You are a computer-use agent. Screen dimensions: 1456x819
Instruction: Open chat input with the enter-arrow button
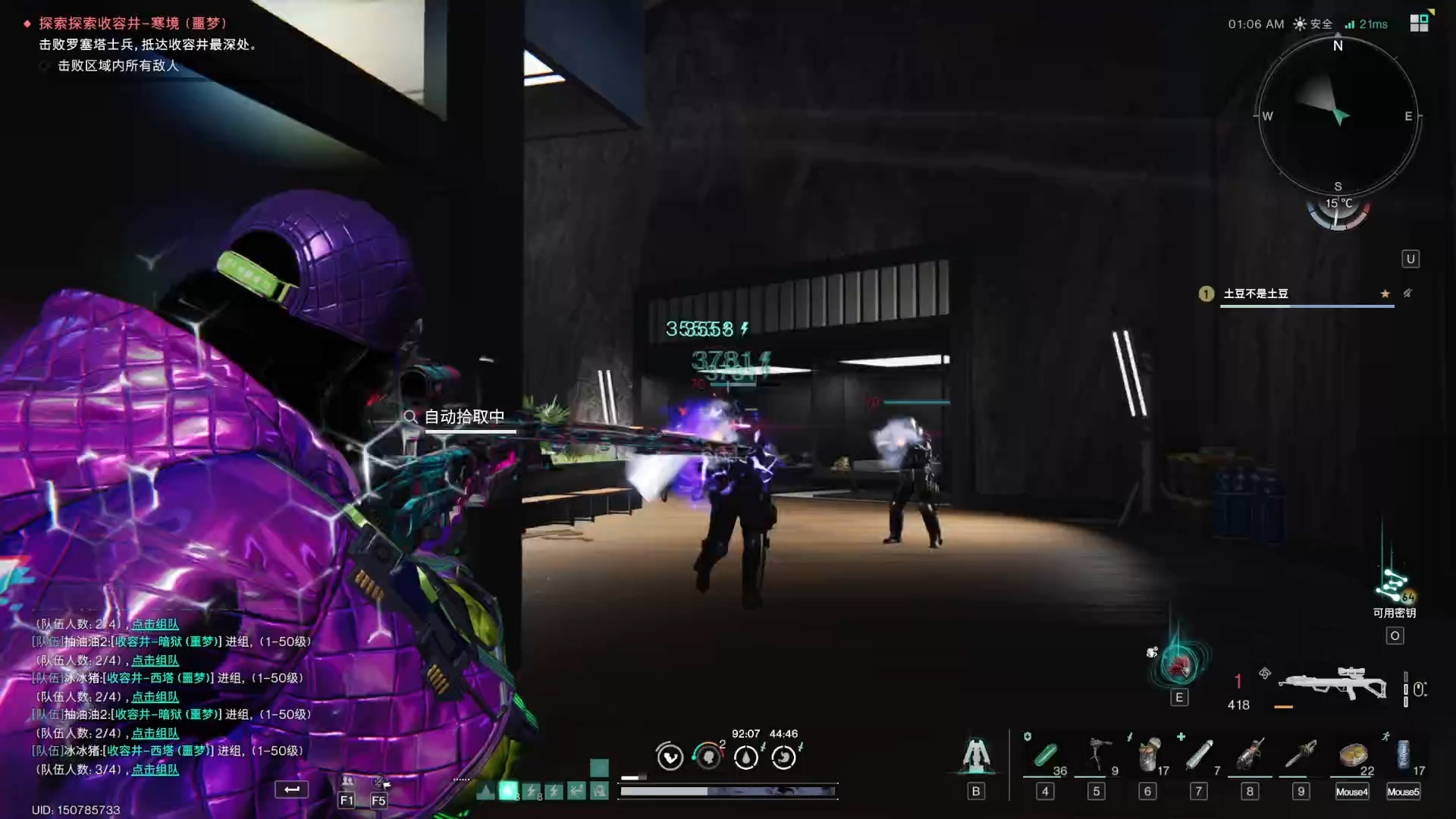(x=292, y=789)
